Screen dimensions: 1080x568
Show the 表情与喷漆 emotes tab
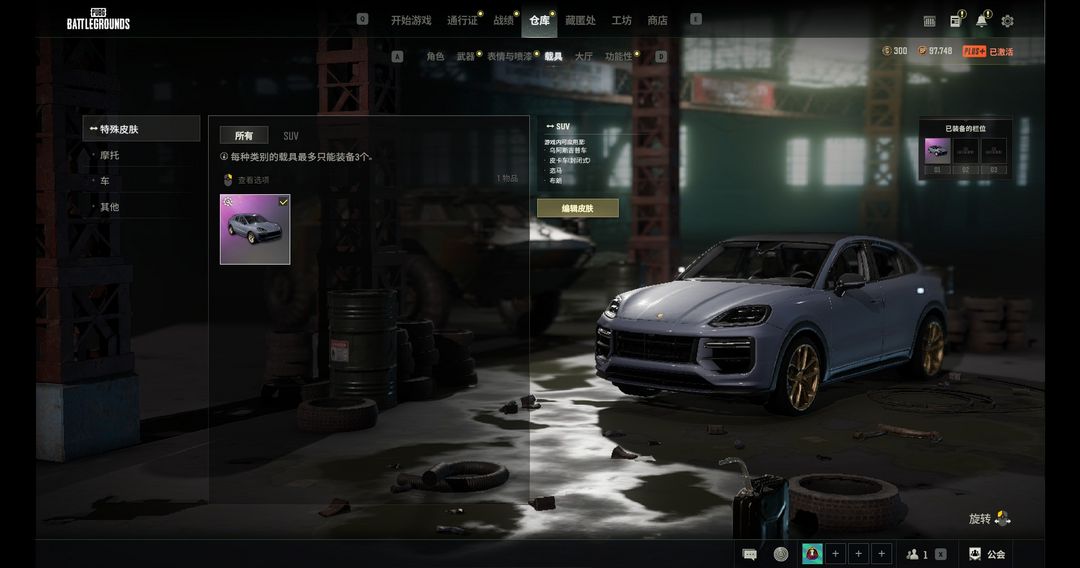click(x=510, y=57)
